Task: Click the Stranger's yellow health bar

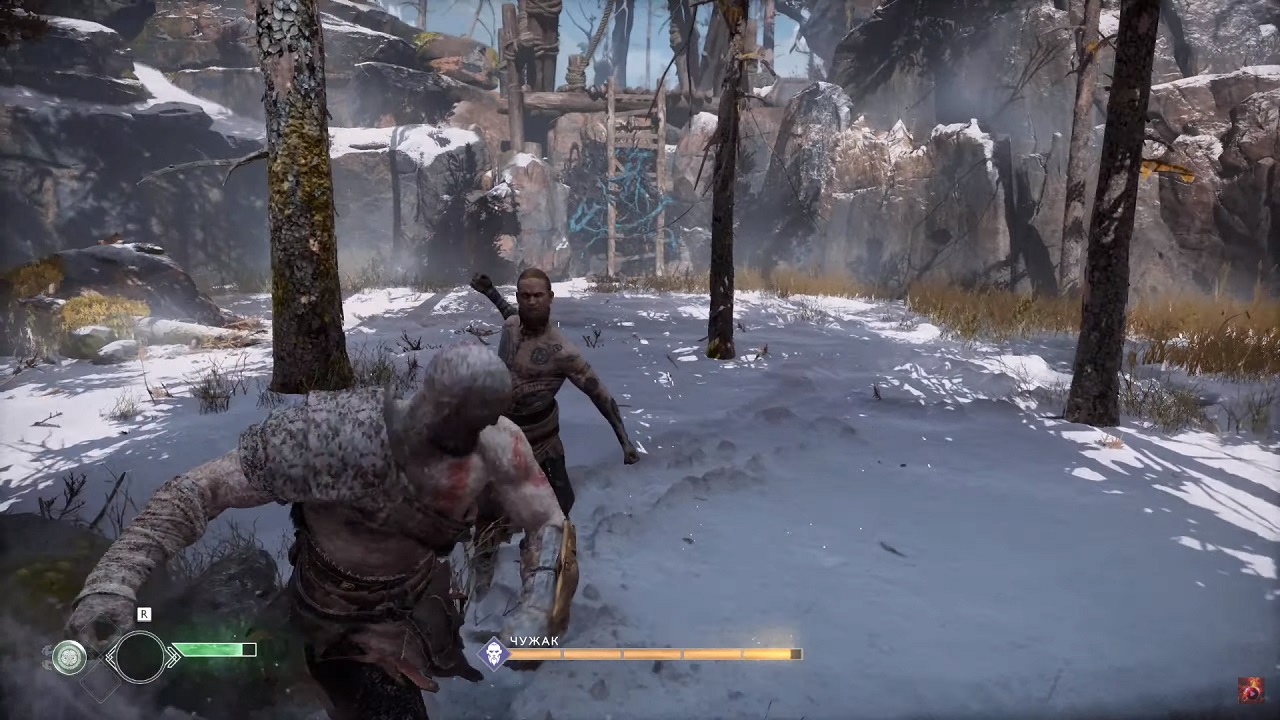Action: point(650,654)
